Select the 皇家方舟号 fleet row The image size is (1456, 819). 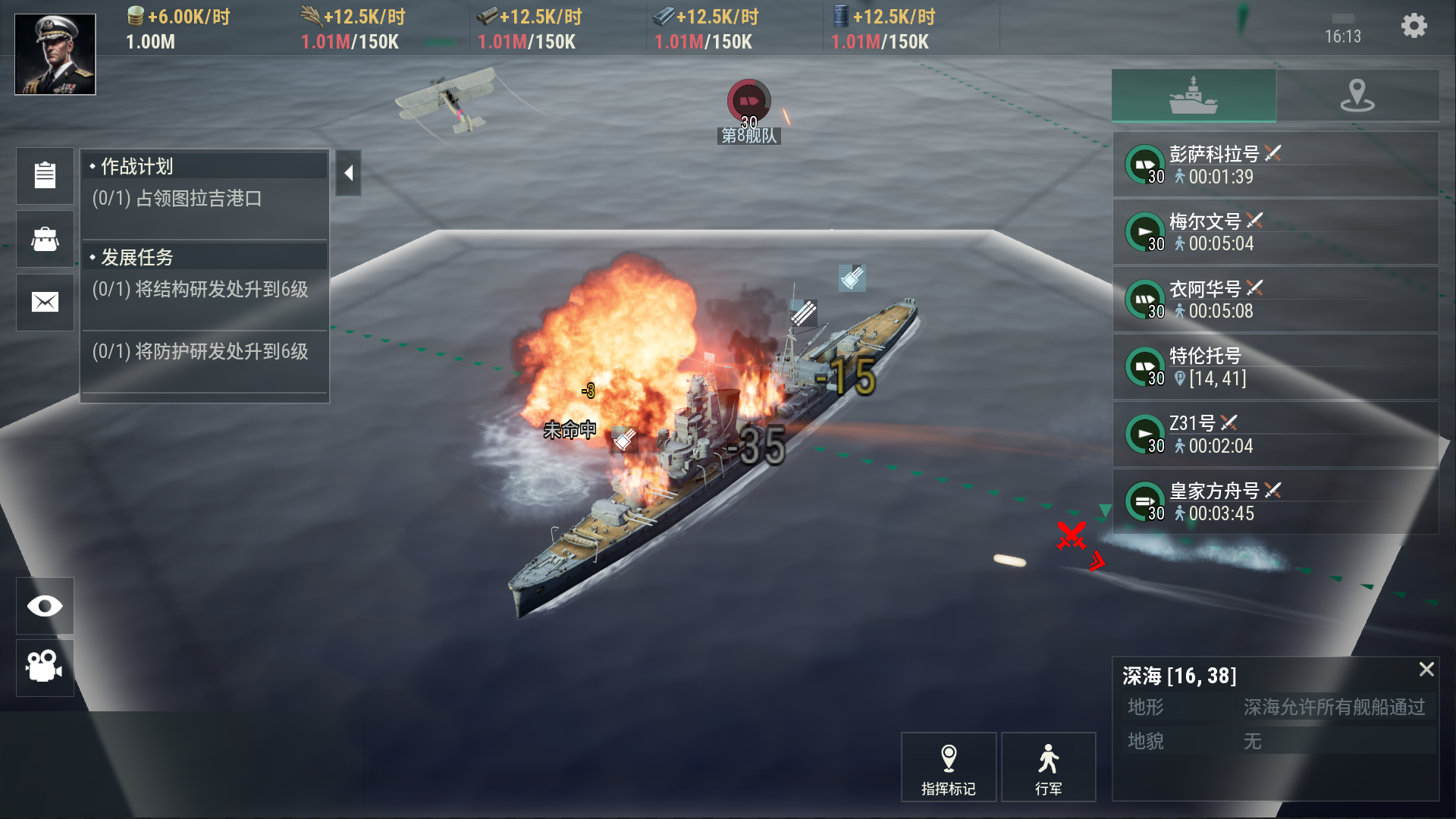coord(1276,501)
